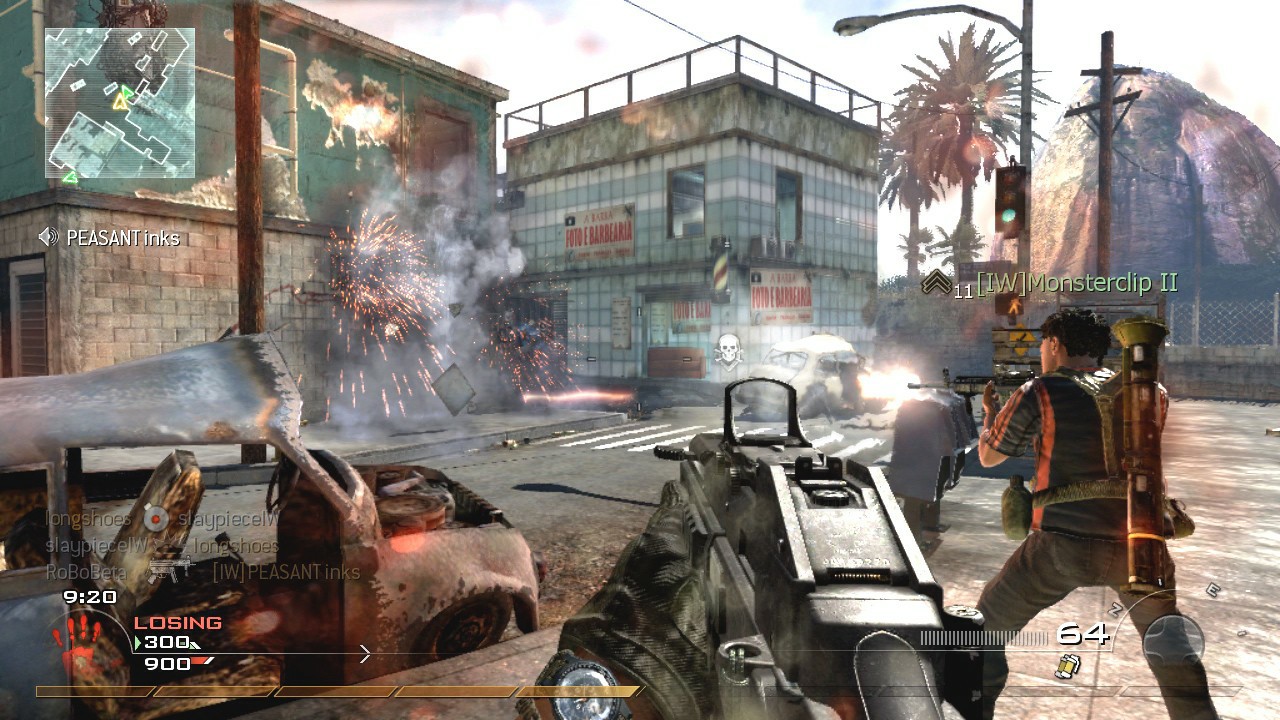Expand the arrow marker above Monsterclip II's nameplate
1280x720 pixels.
(935, 279)
